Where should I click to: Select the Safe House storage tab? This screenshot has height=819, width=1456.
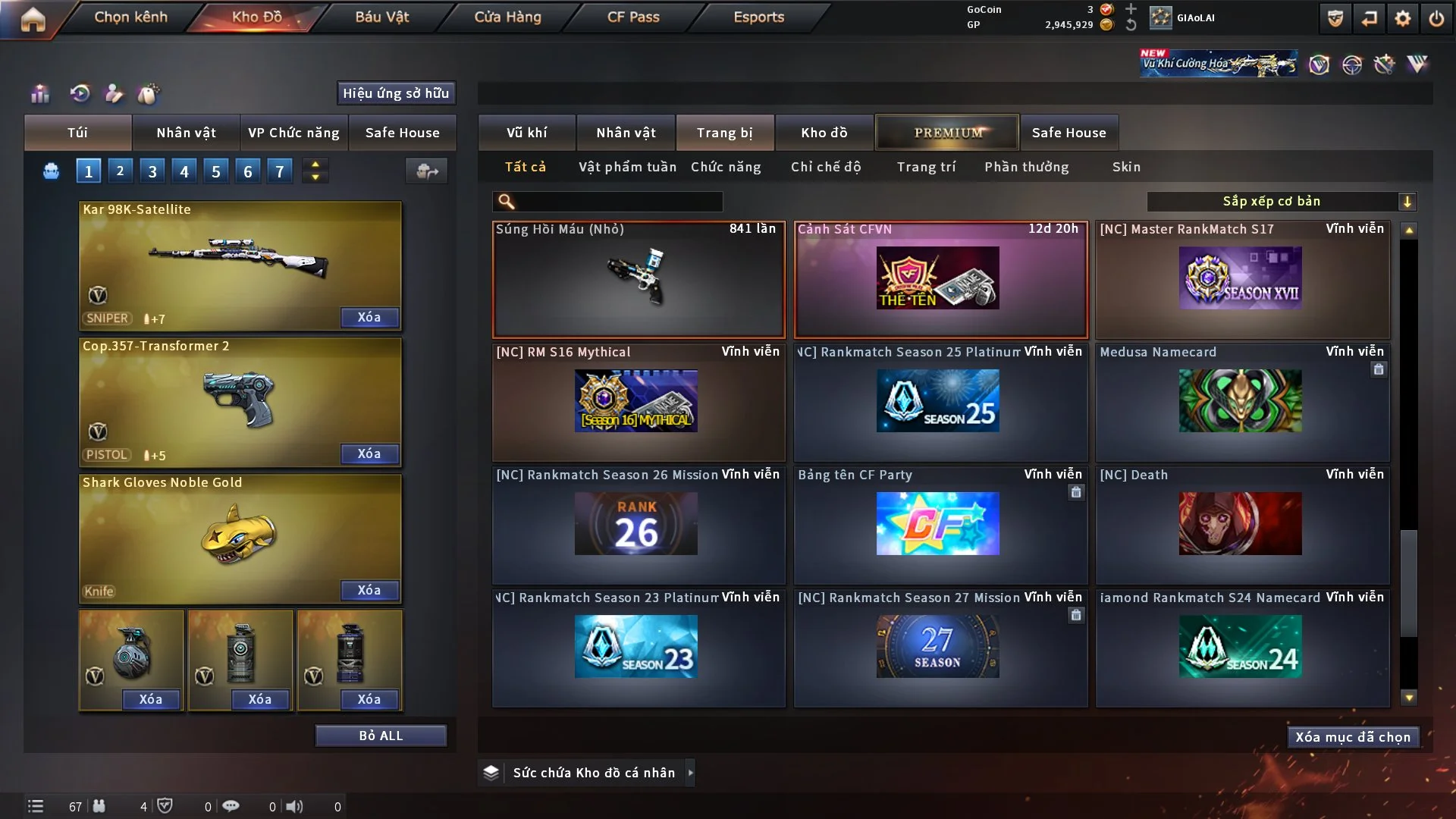click(1068, 133)
